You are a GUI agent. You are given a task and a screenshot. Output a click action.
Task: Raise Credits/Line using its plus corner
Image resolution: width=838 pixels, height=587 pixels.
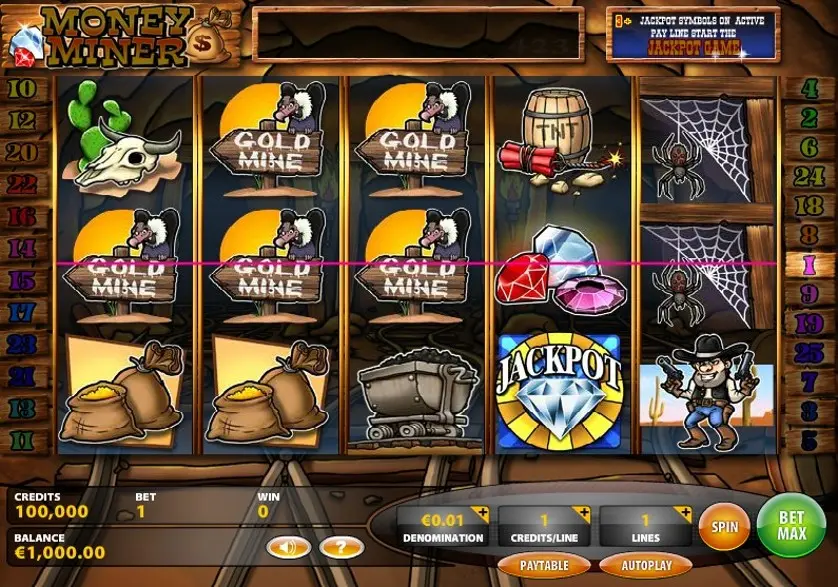point(586,513)
